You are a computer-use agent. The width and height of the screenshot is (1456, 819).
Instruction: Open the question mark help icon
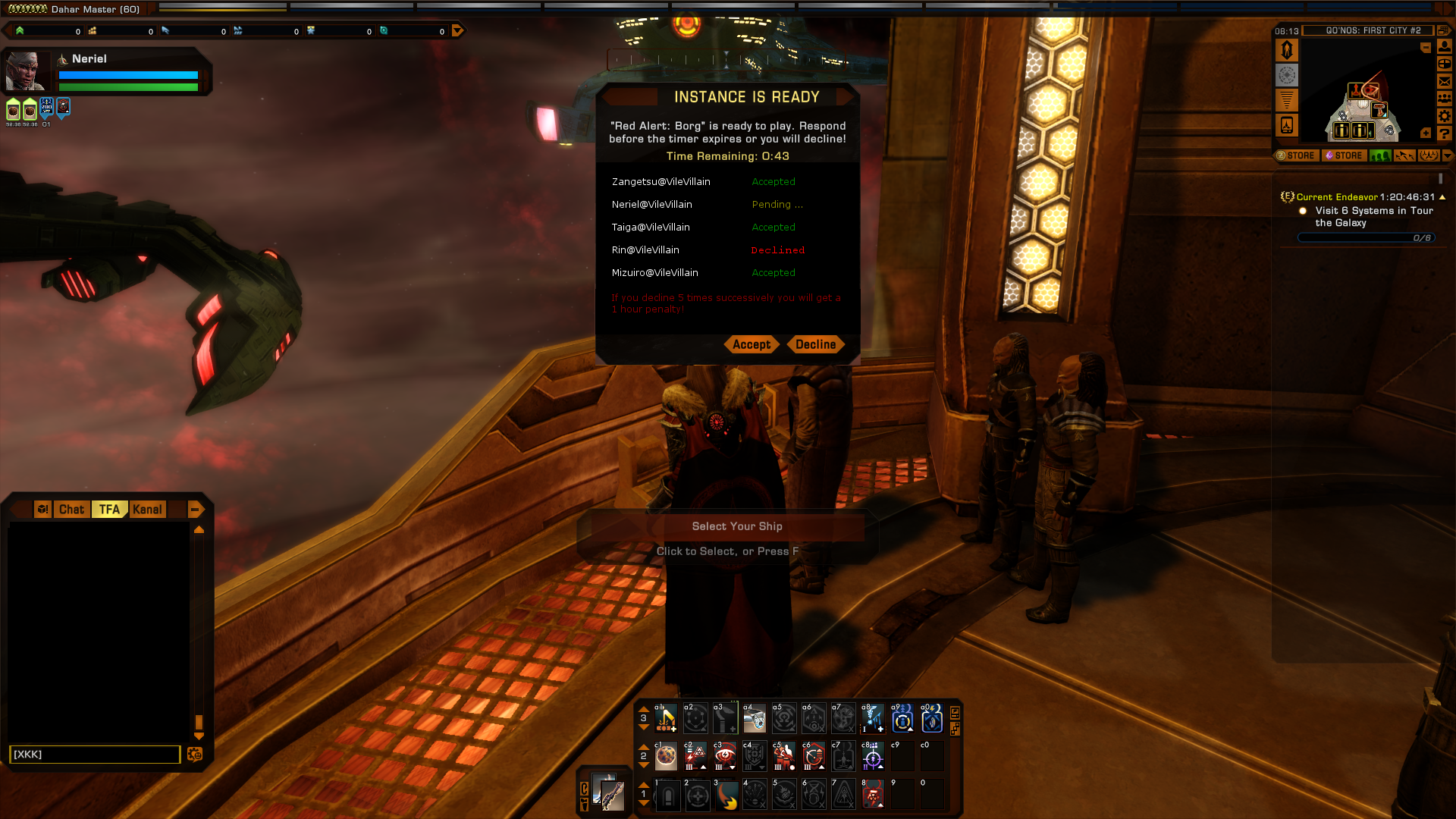click(x=1445, y=133)
